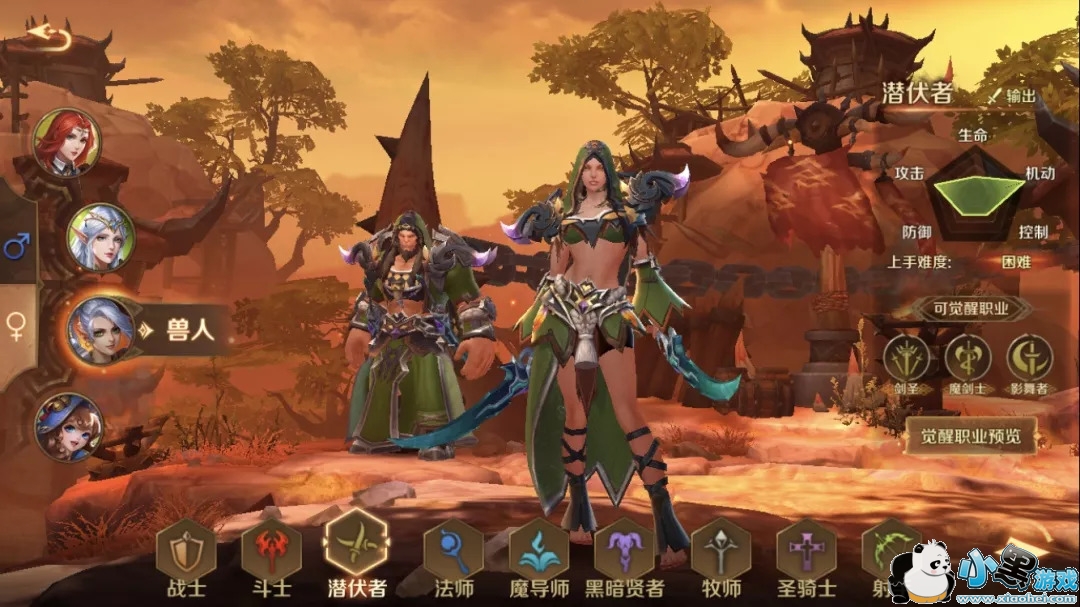1080x607 pixels.
Task: Switch to female gender symbol
Action: point(16,326)
